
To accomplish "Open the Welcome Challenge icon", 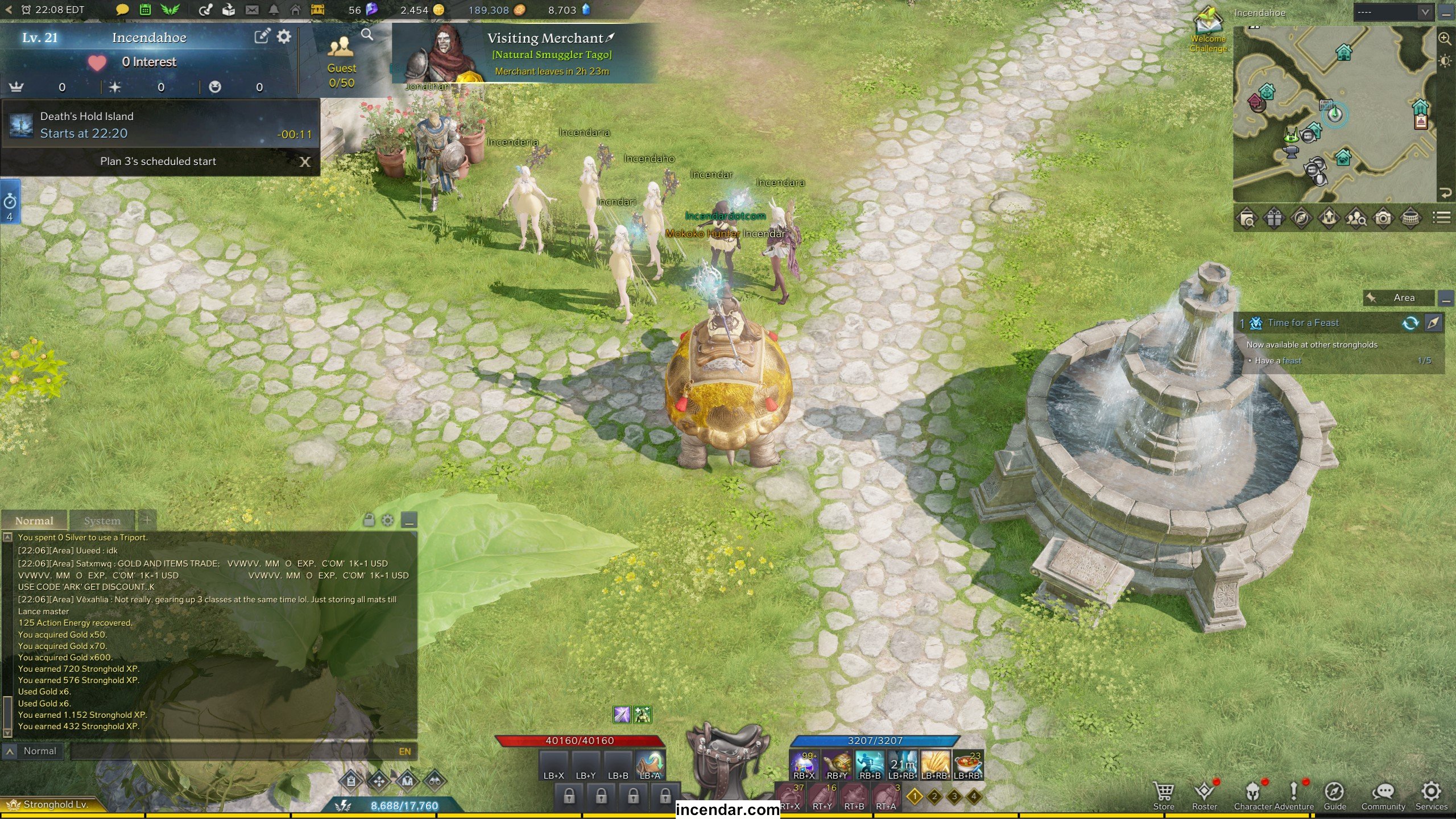I will point(1208,28).
